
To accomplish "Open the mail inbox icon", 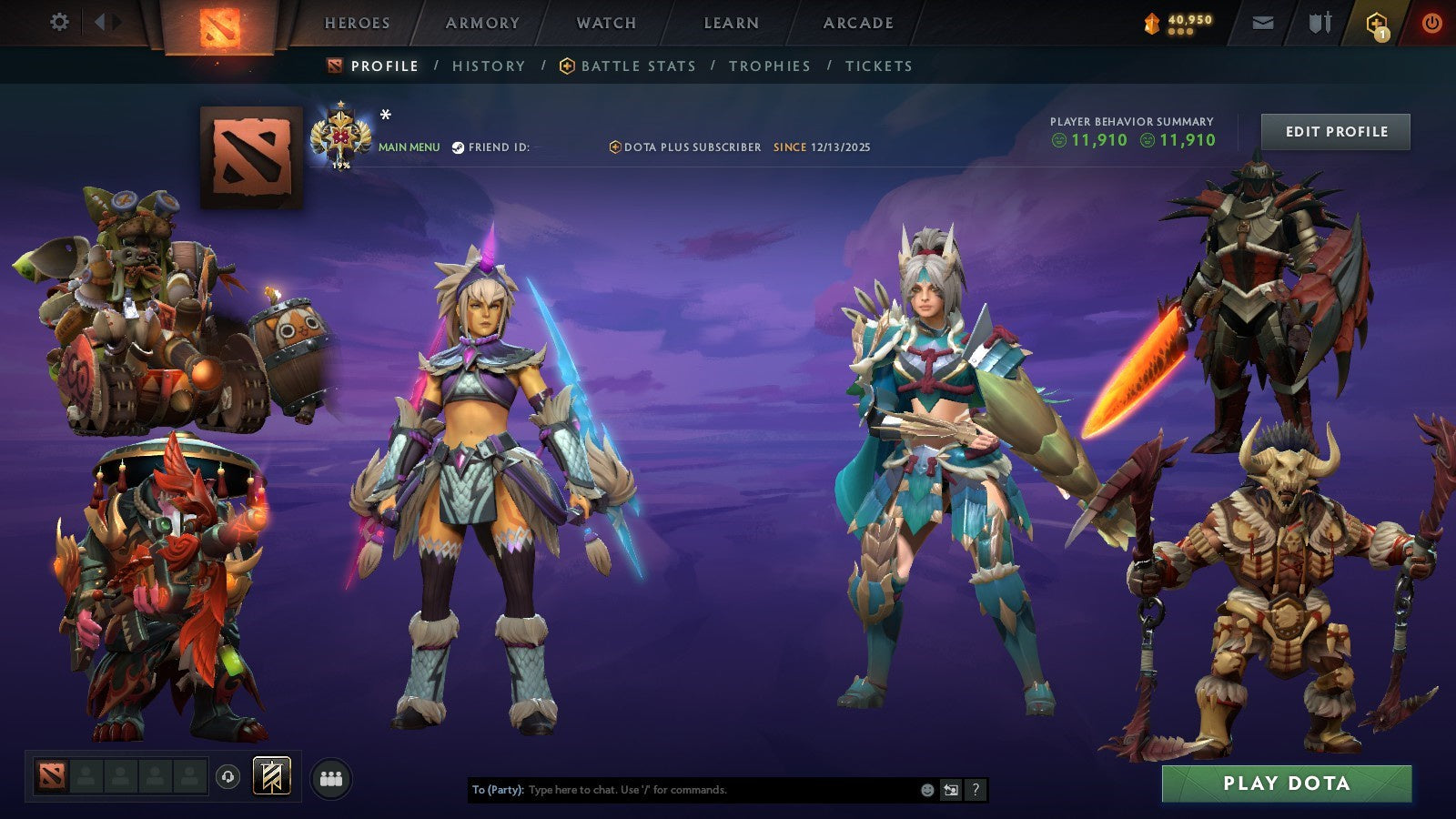I will click(x=1263, y=23).
